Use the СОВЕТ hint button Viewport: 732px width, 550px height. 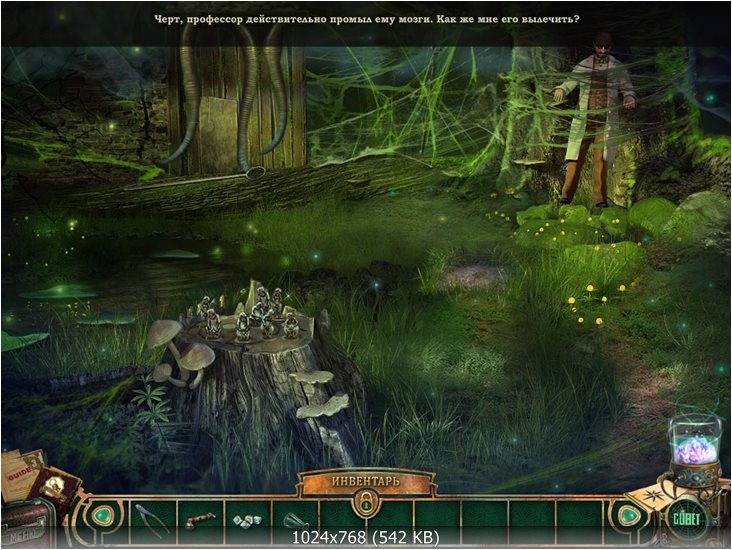[x=688, y=518]
